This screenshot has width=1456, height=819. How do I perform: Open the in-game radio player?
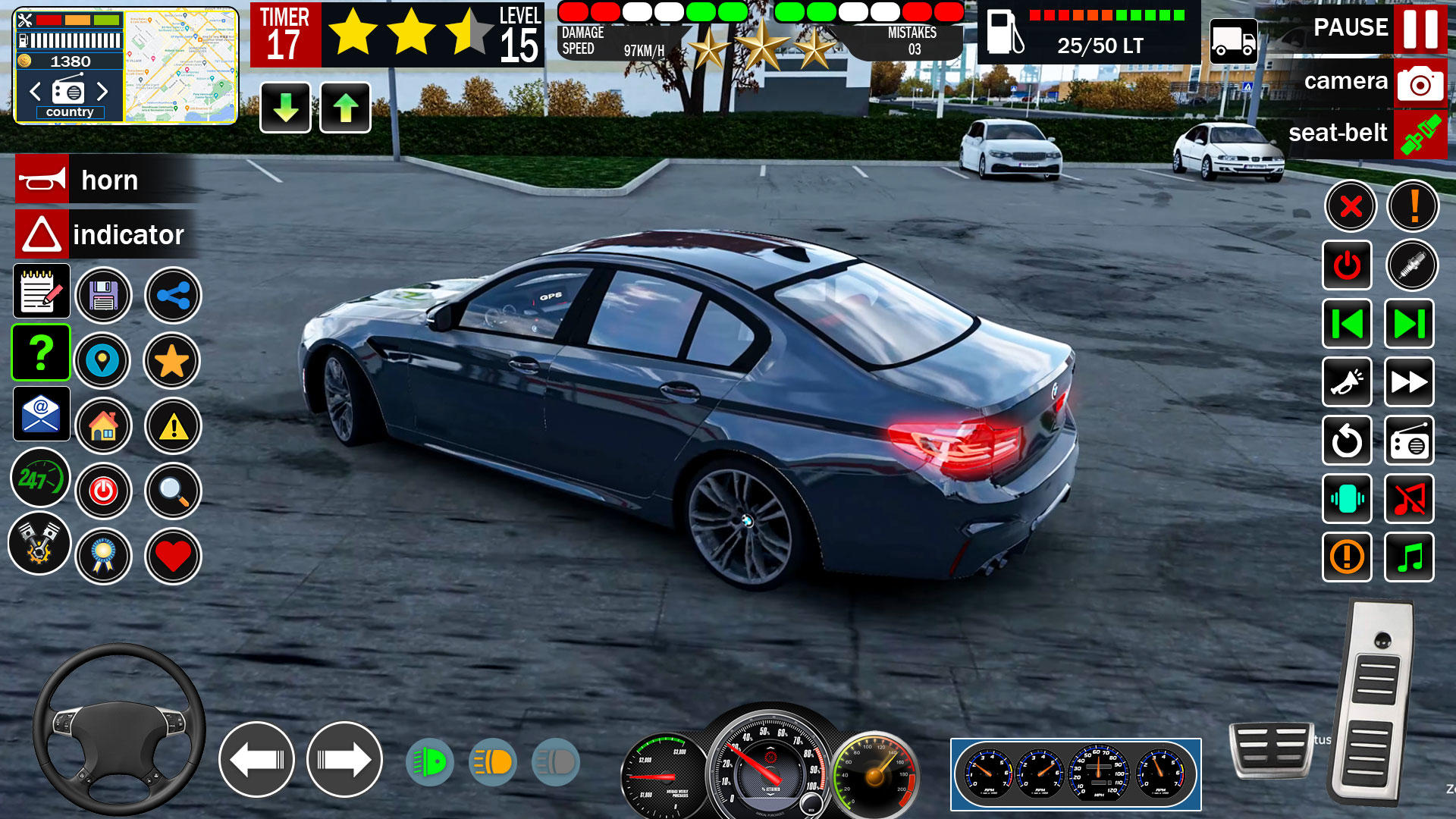tap(1409, 443)
